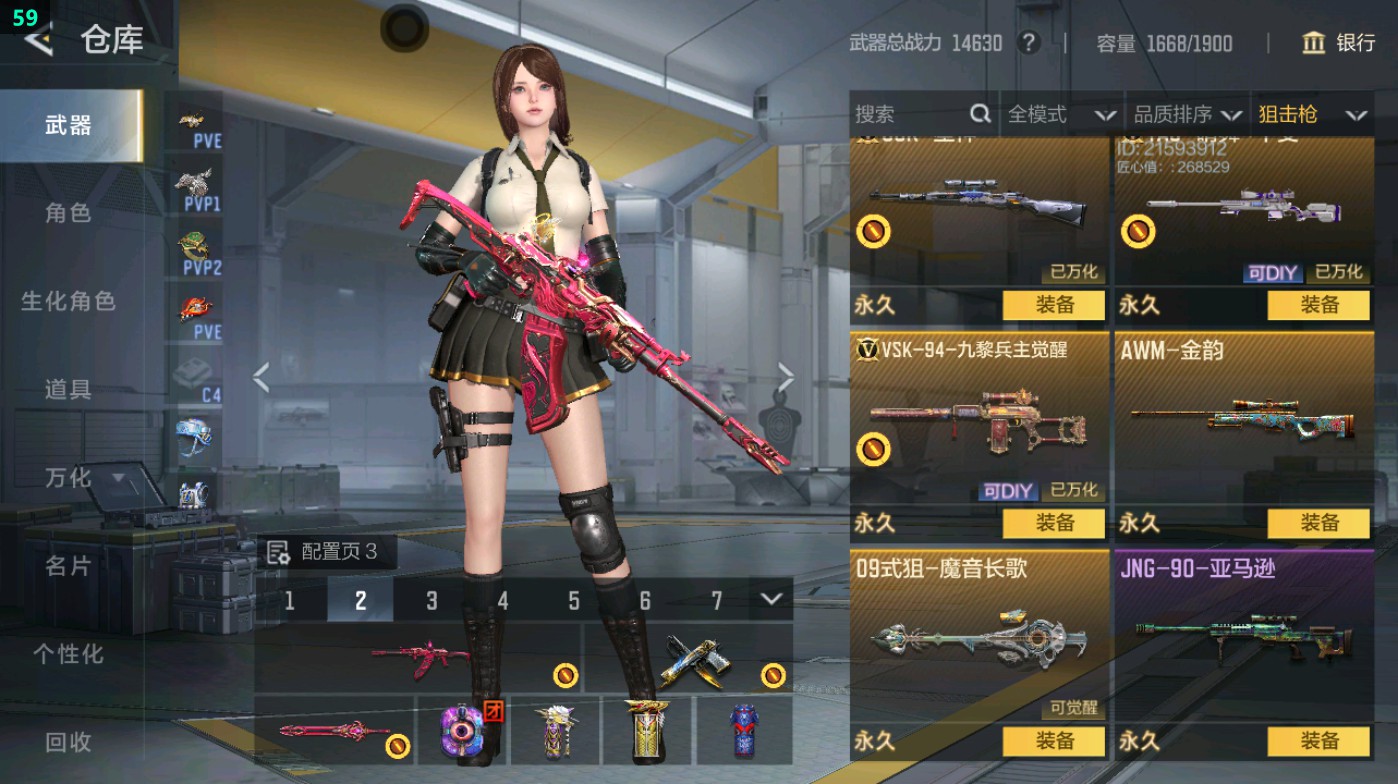The image size is (1398, 784).
Task: Show help for 武器总战力 question mark
Action: pyautogui.click(x=1027, y=43)
